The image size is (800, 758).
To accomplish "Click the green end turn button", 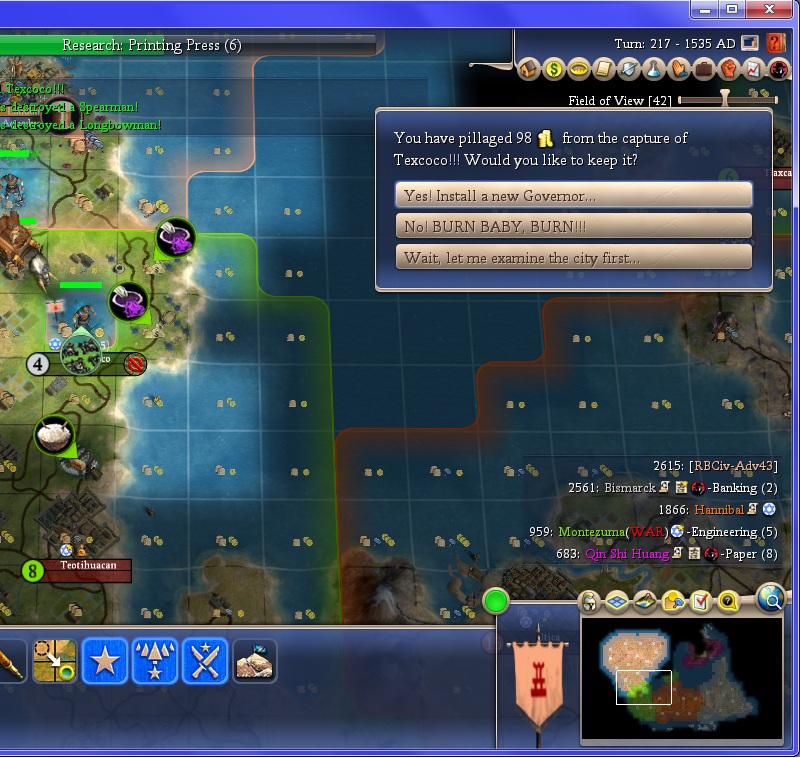I will click(x=496, y=601).
